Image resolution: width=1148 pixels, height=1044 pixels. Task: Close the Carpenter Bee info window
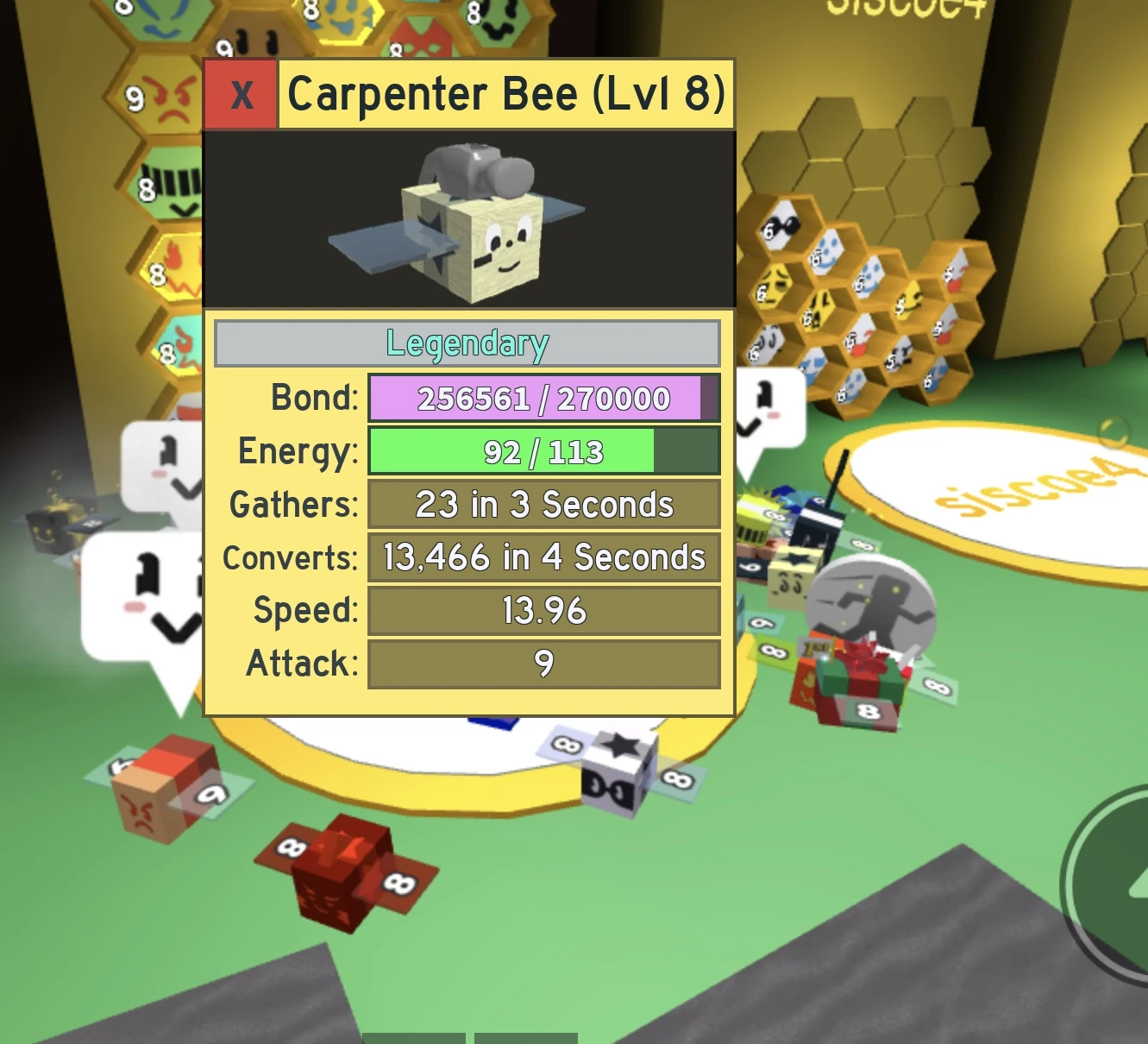(240, 95)
